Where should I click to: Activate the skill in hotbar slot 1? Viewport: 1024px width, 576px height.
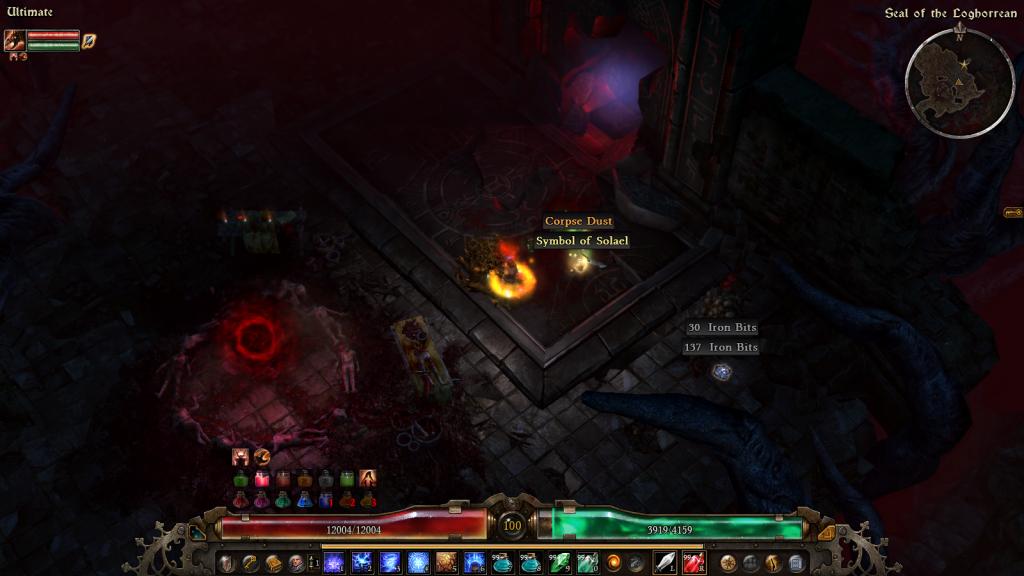(334, 563)
